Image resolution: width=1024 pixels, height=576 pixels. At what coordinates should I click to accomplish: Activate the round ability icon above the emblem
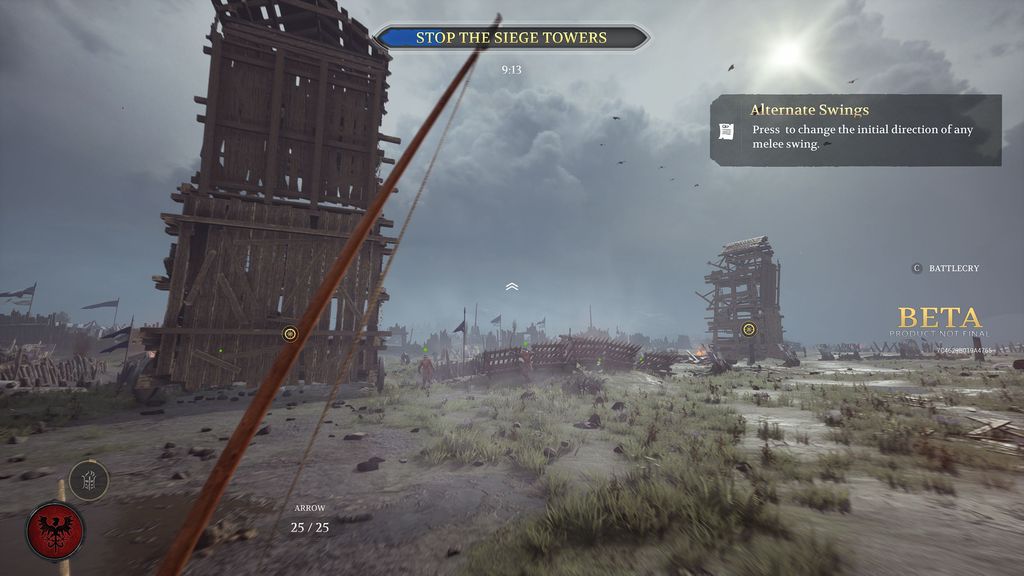pos(88,480)
